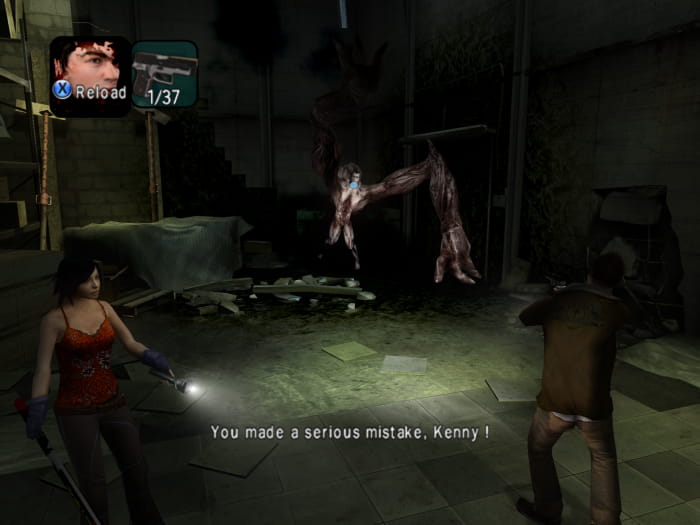
Task: Select the equipped pistol weapon icon
Action: coord(164,68)
